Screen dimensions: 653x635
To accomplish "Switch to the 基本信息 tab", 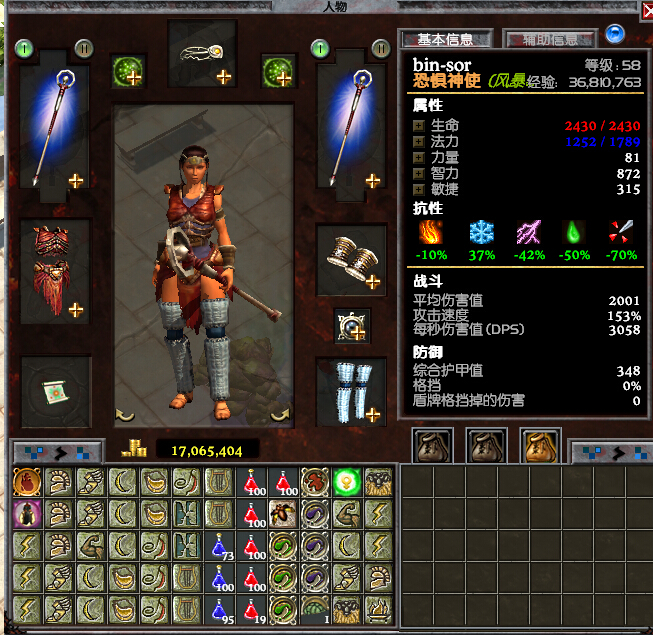I will [446, 40].
